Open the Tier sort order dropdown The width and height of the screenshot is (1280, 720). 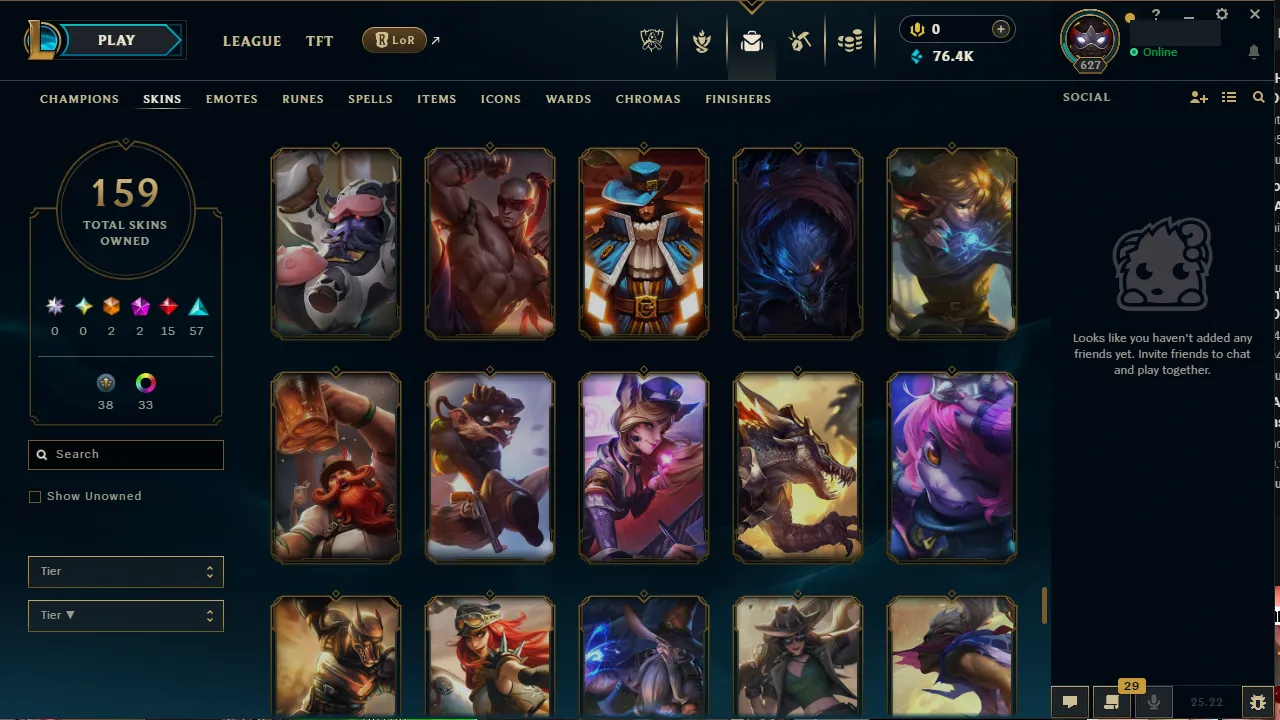point(125,615)
